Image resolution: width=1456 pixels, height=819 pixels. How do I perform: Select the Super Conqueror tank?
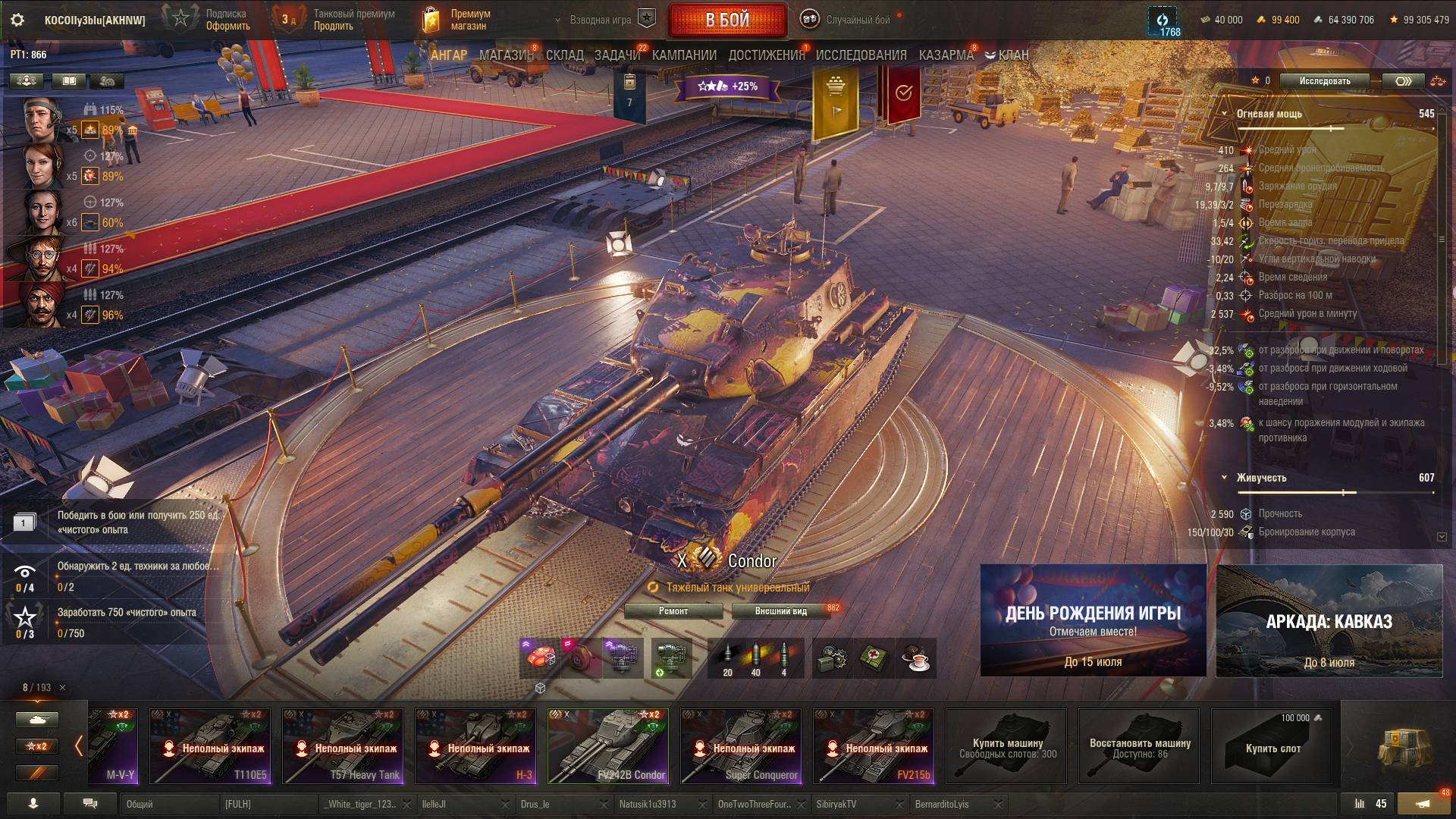coord(741,746)
